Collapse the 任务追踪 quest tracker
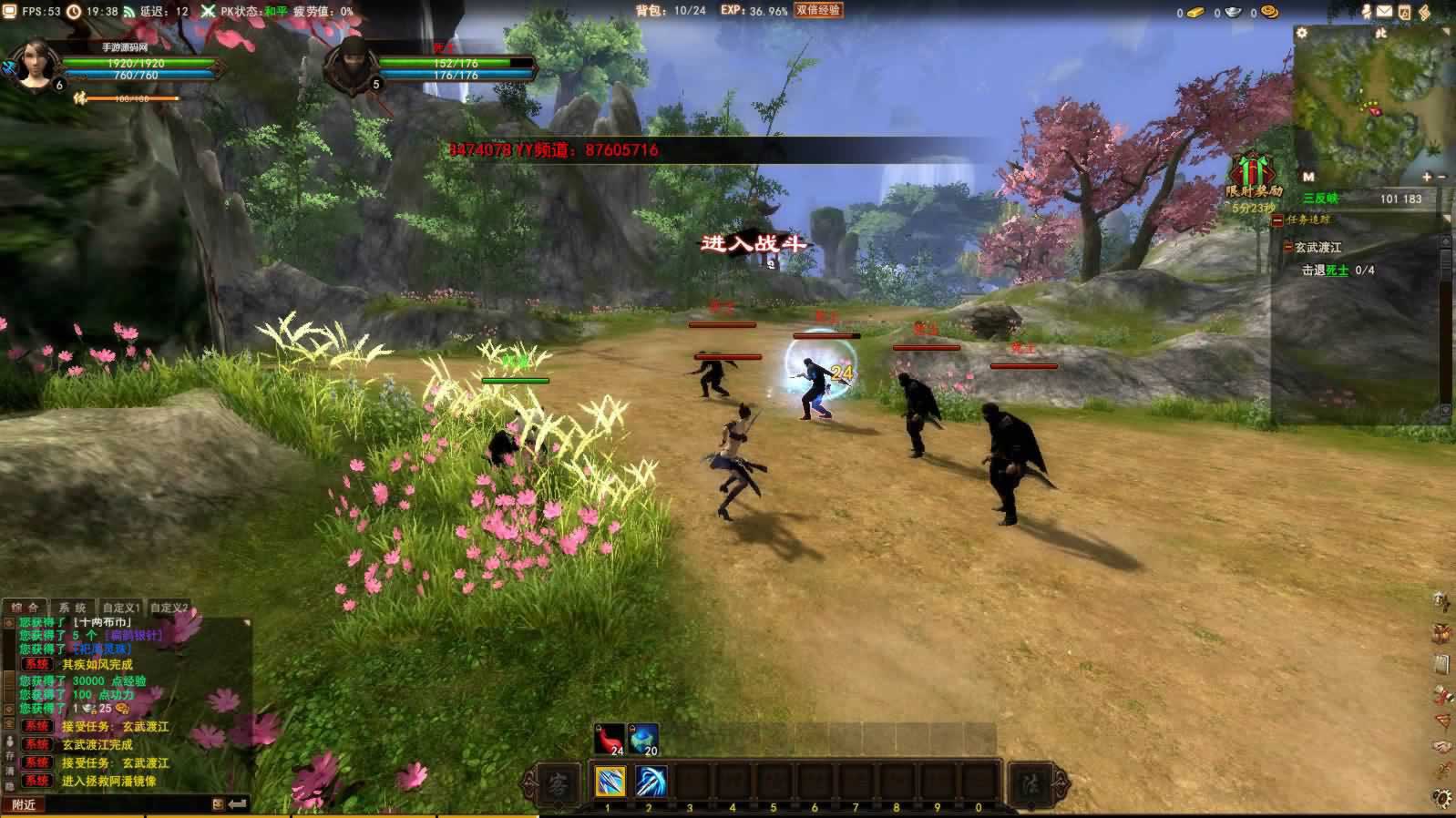Screen dimensions: 1456x818 click(1277, 220)
